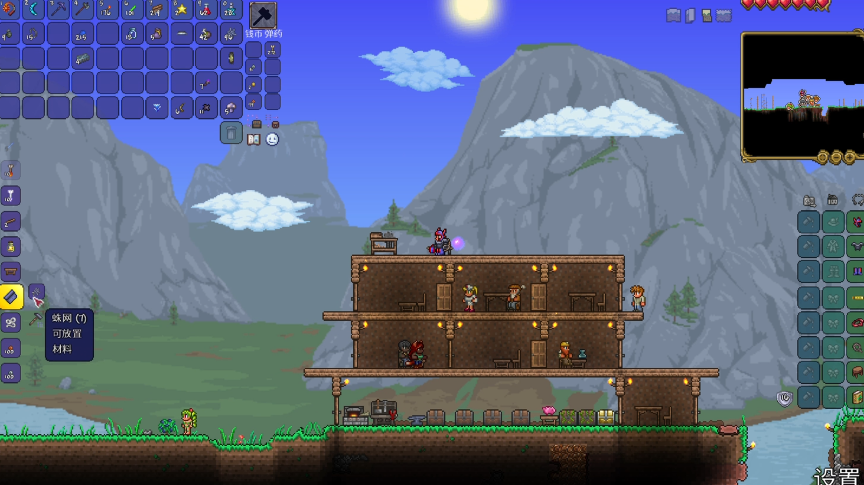The height and width of the screenshot is (485, 864).
Task: Open the 设置 settings menu
Action: pos(836,475)
